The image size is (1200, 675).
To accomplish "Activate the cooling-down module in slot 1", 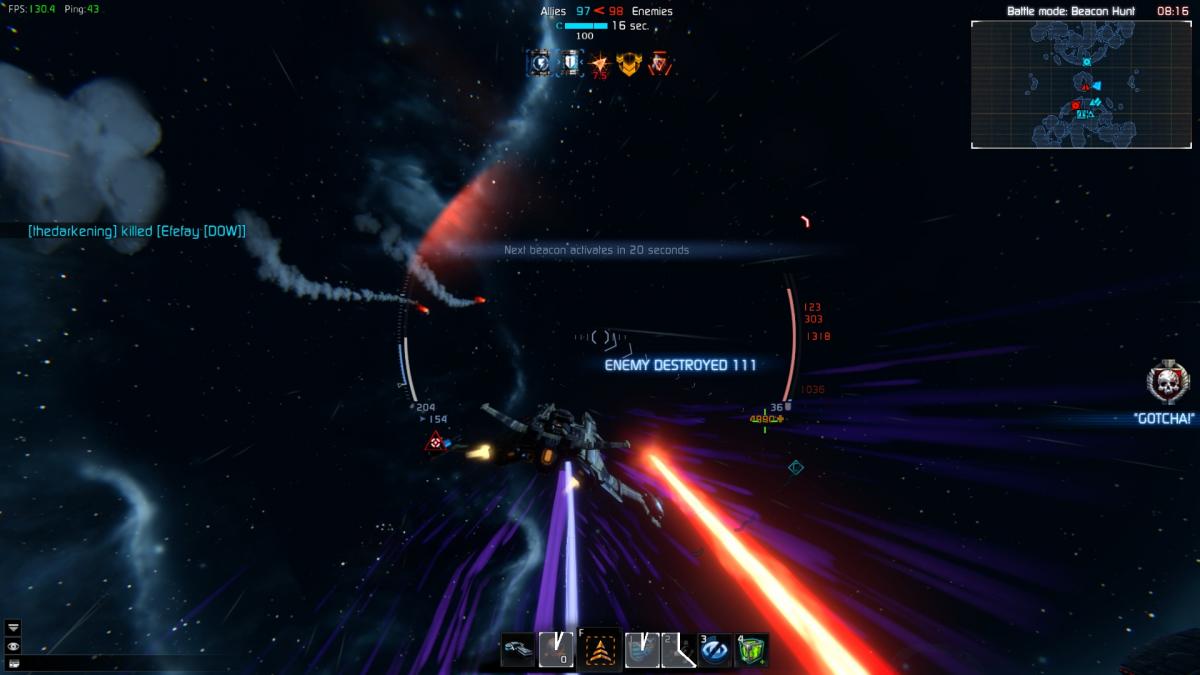I will (x=641, y=650).
